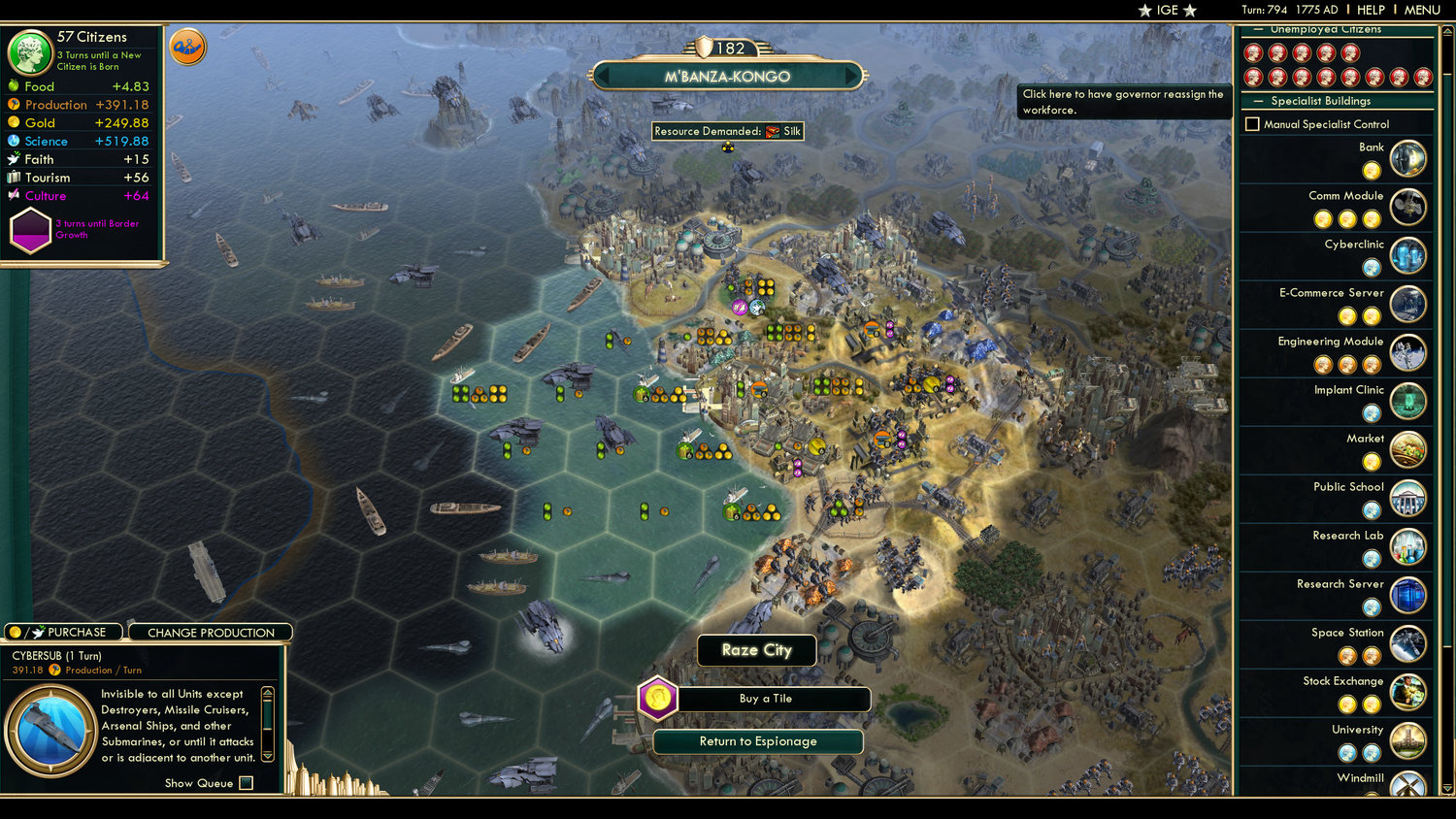Select the Stock Exchange building icon
The width and height of the screenshot is (1456, 819).
1408,693
